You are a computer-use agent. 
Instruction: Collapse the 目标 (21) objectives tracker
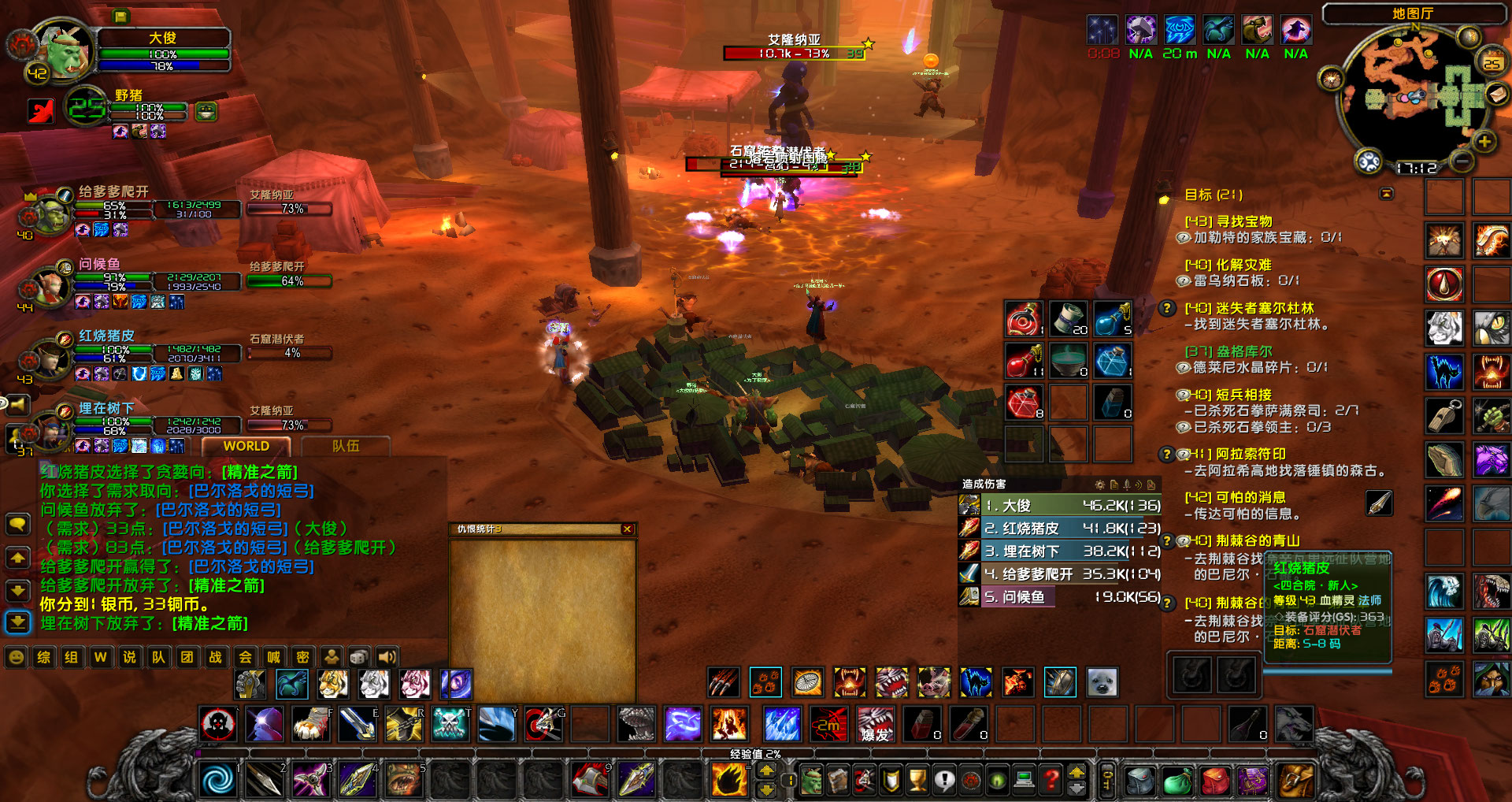tap(1386, 191)
